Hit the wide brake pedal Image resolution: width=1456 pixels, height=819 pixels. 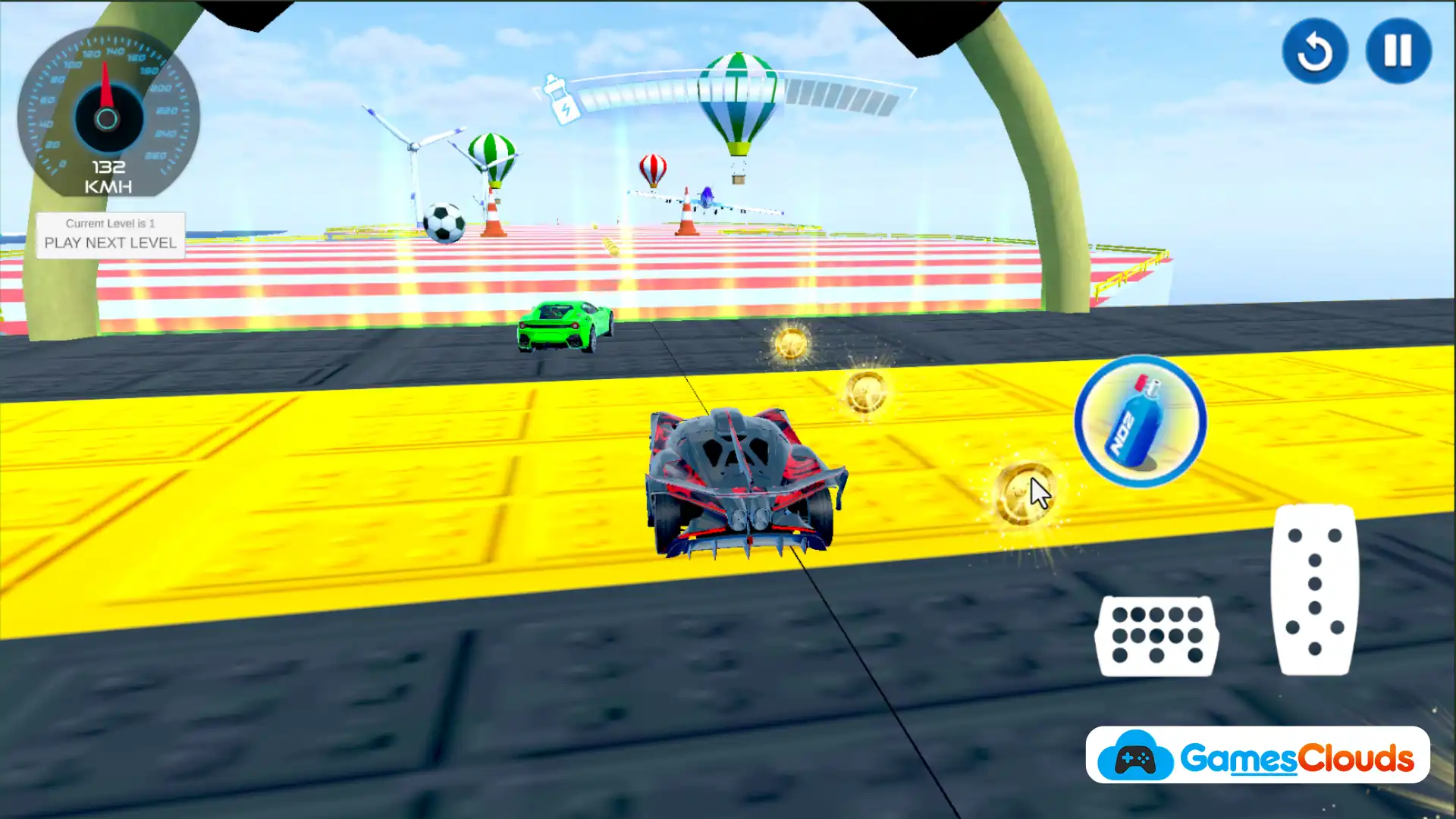(1156, 635)
